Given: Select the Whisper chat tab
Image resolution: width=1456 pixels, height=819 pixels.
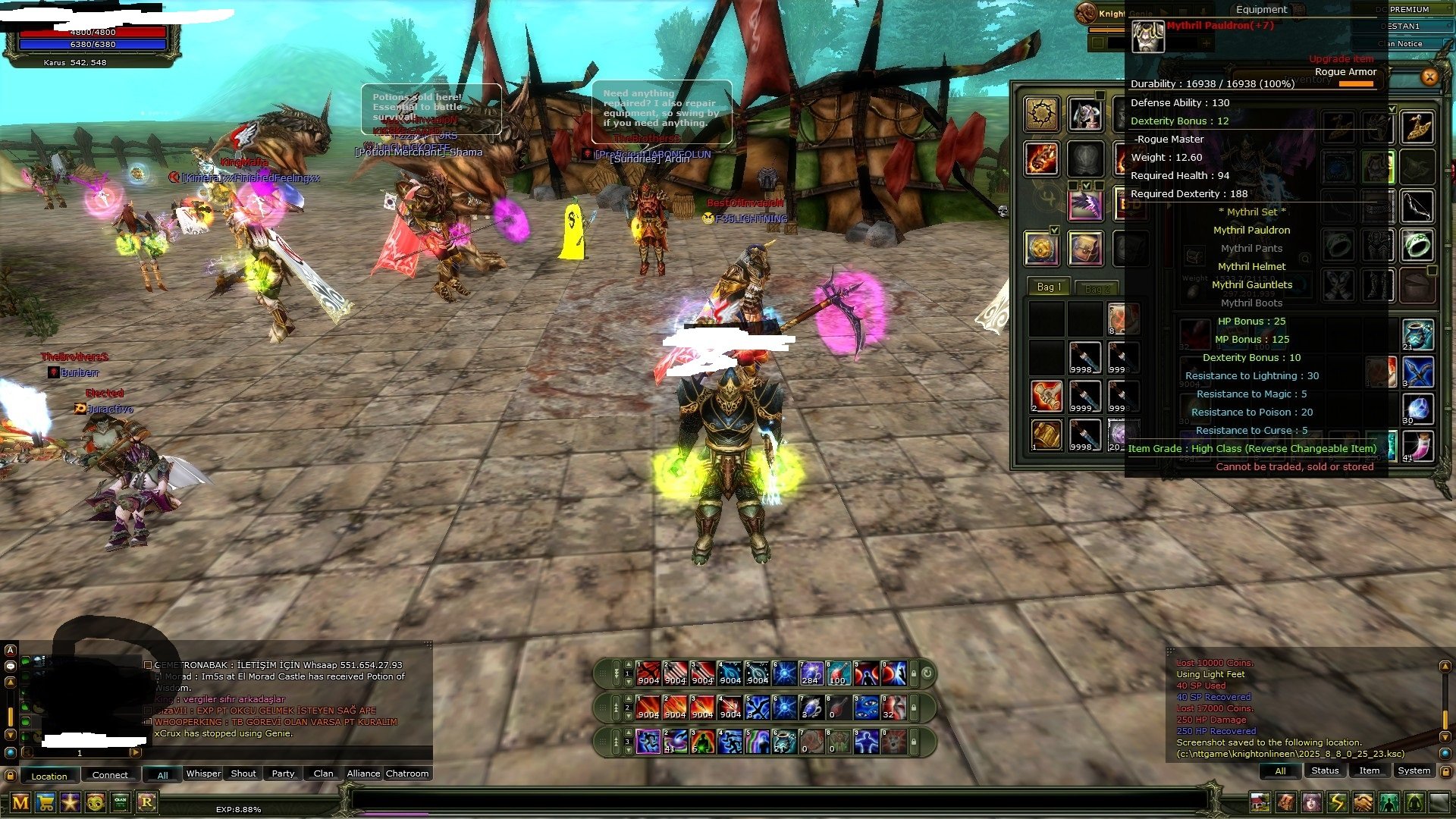Looking at the screenshot, I should coord(203,773).
